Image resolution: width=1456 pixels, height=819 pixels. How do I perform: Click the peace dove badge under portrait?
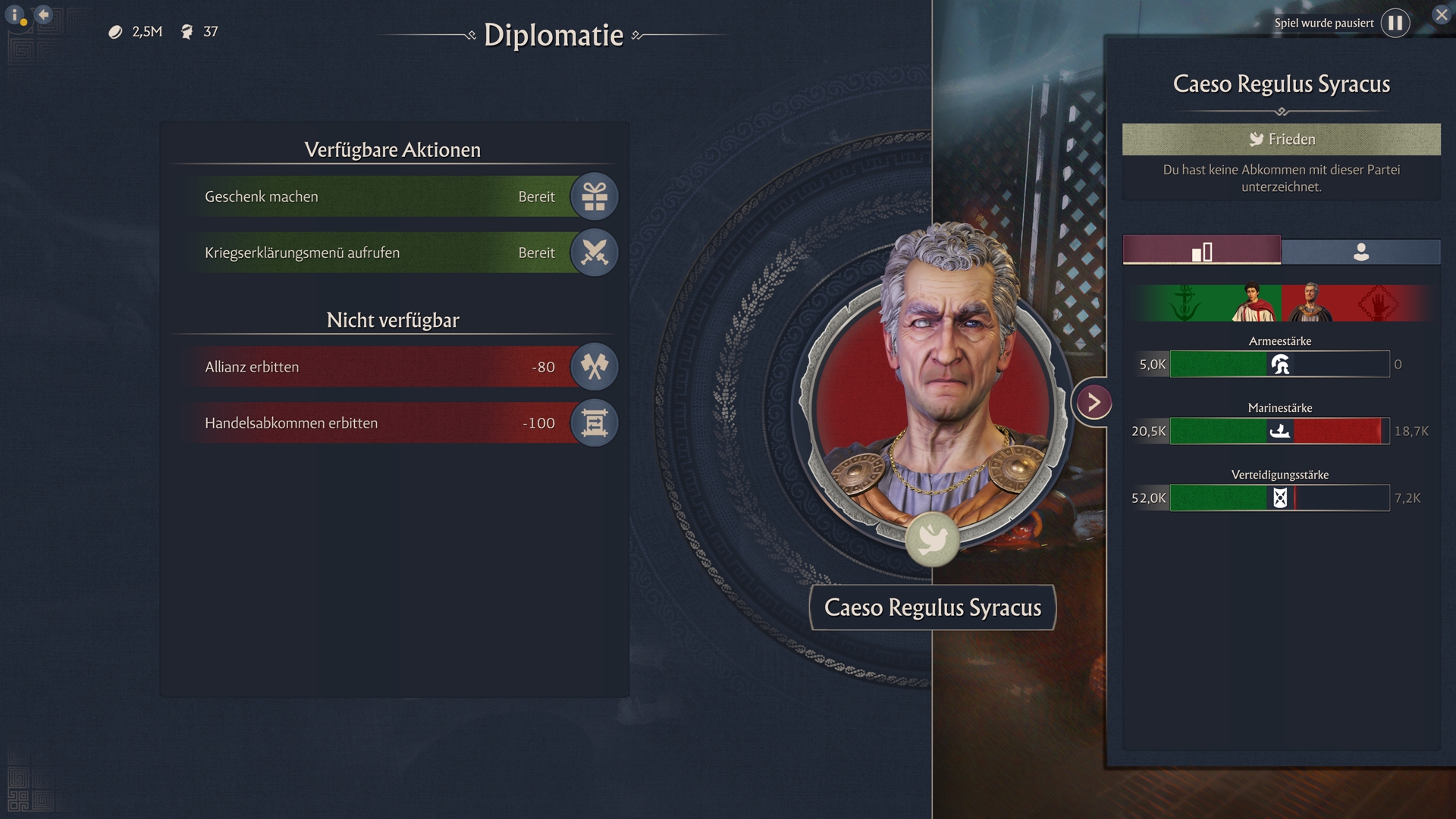click(x=932, y=538)
